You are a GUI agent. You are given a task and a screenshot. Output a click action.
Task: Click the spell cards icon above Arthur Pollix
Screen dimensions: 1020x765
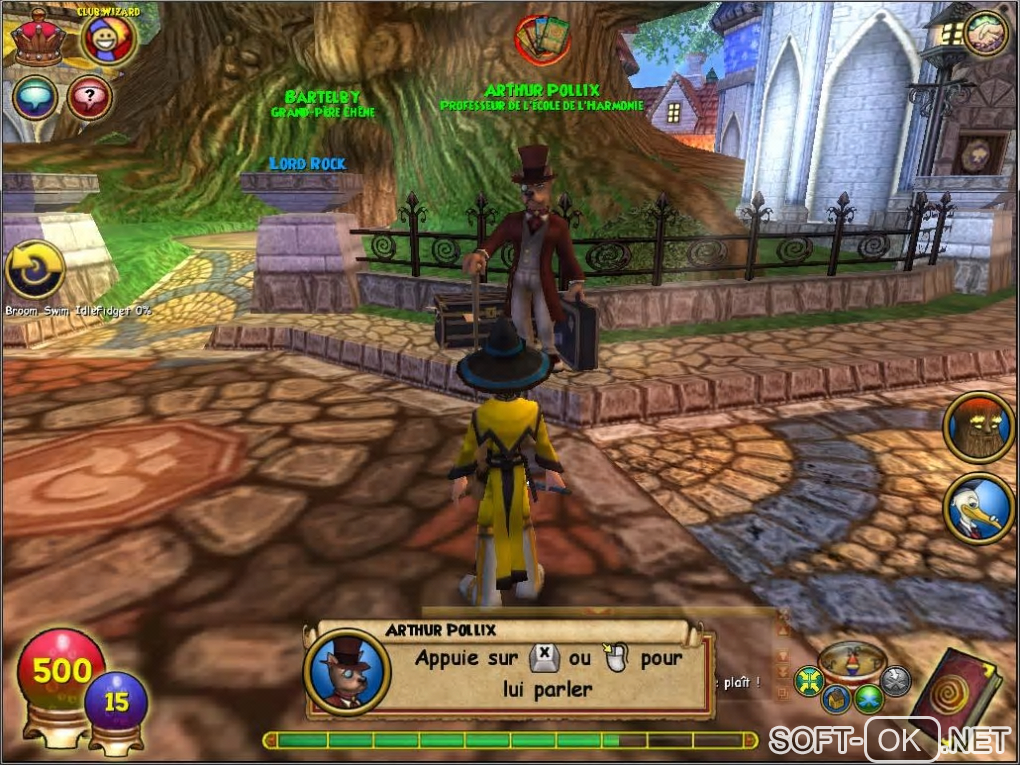542,40
